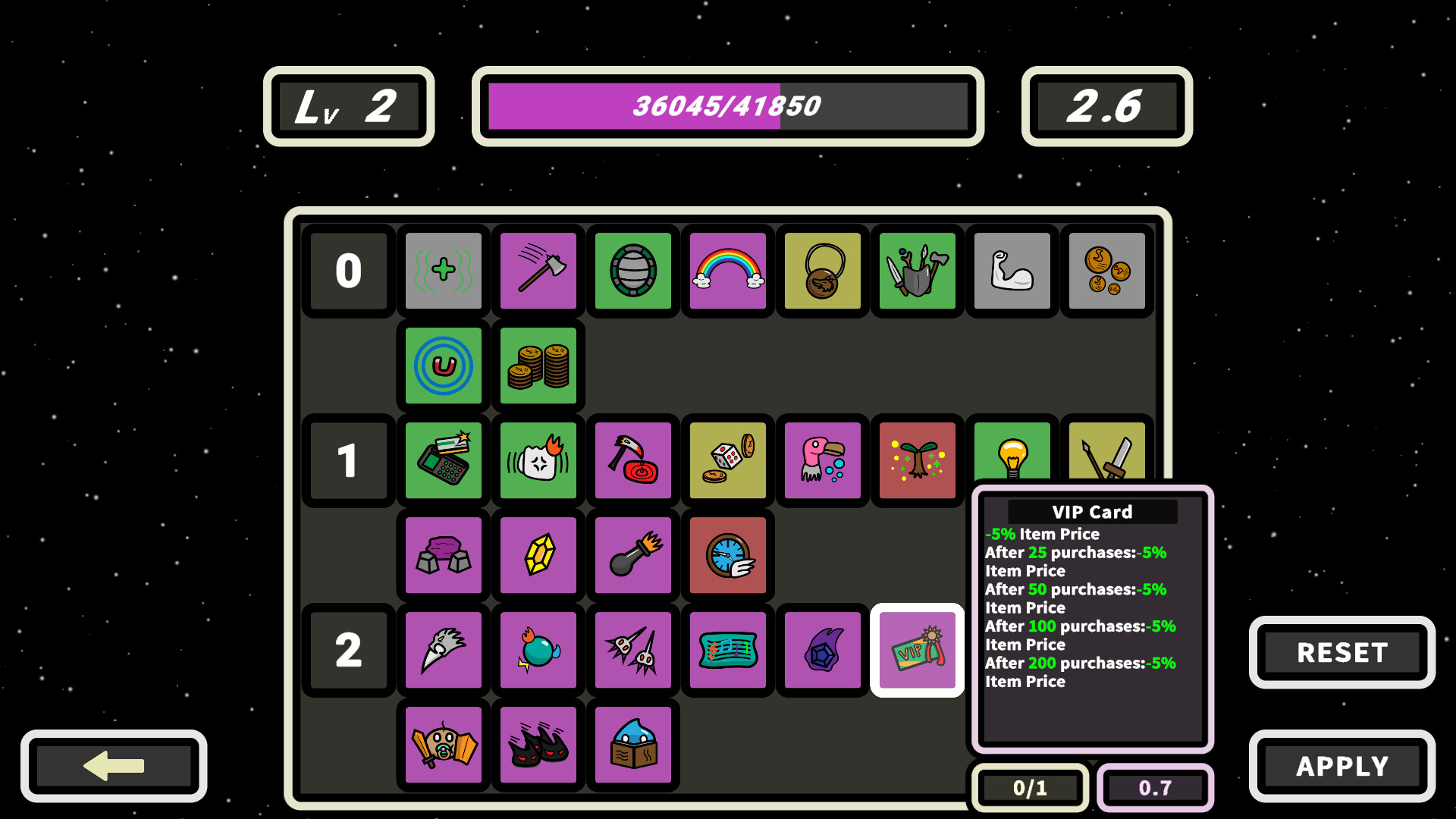
Task: Click the 0/1 counter box
Action: [x=1029, y=788]
